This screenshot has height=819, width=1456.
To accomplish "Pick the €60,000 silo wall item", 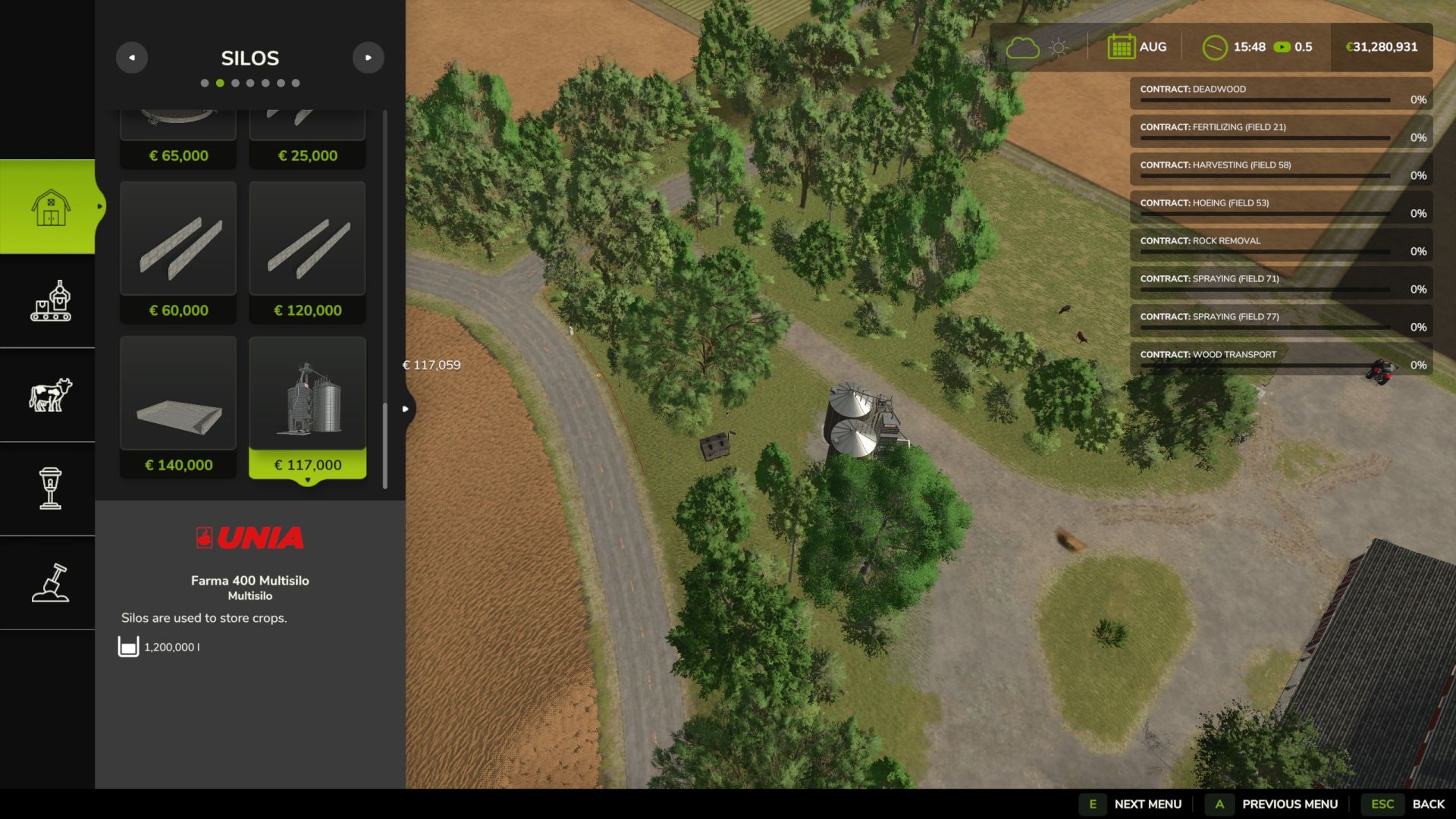I will (x=178, y=252).
